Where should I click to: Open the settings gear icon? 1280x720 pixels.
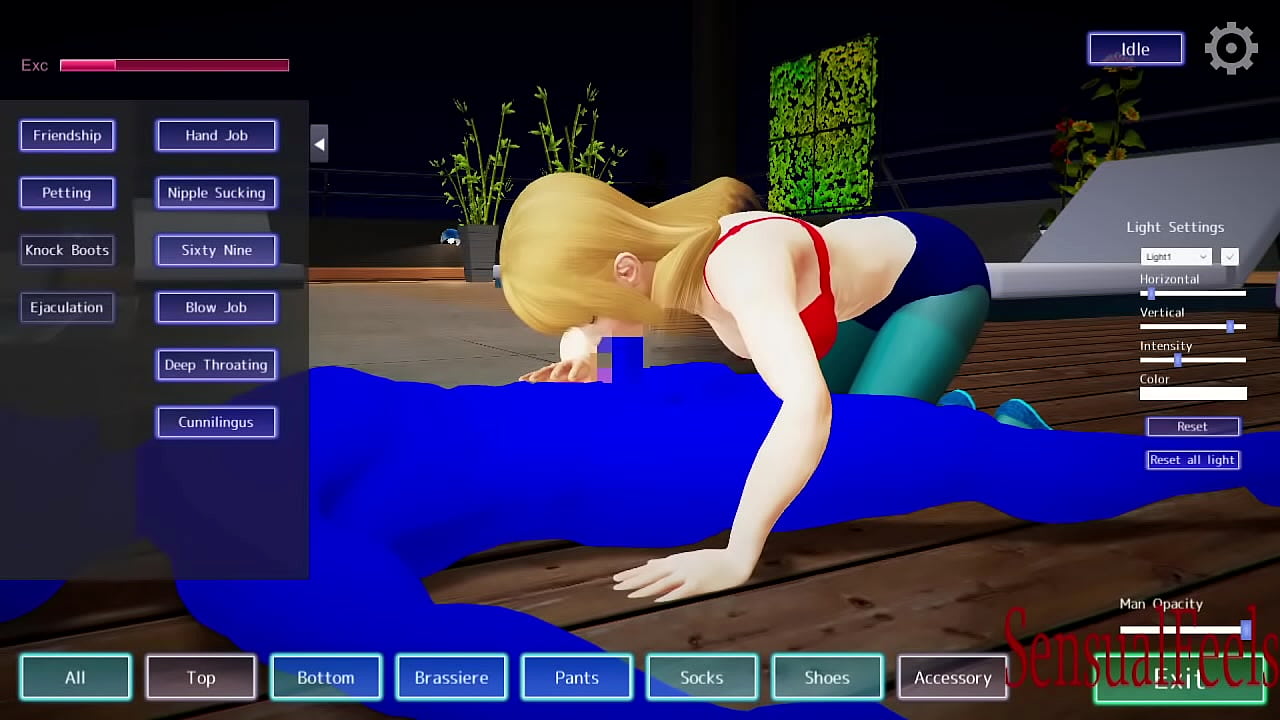1231,47
